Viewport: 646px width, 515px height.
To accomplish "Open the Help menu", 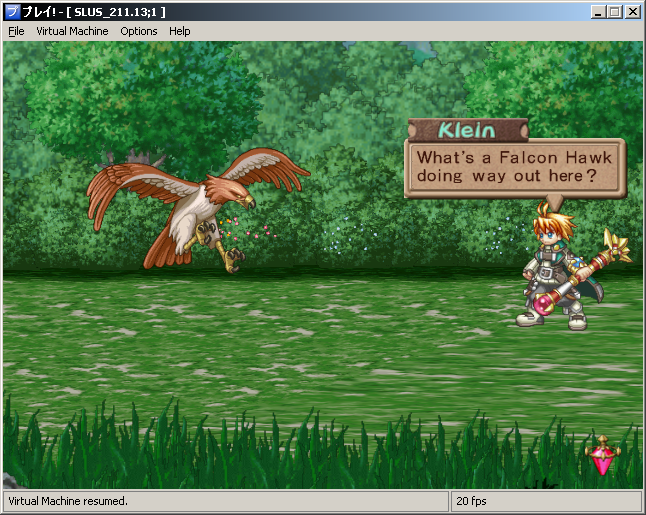I will tap(179, 31).
